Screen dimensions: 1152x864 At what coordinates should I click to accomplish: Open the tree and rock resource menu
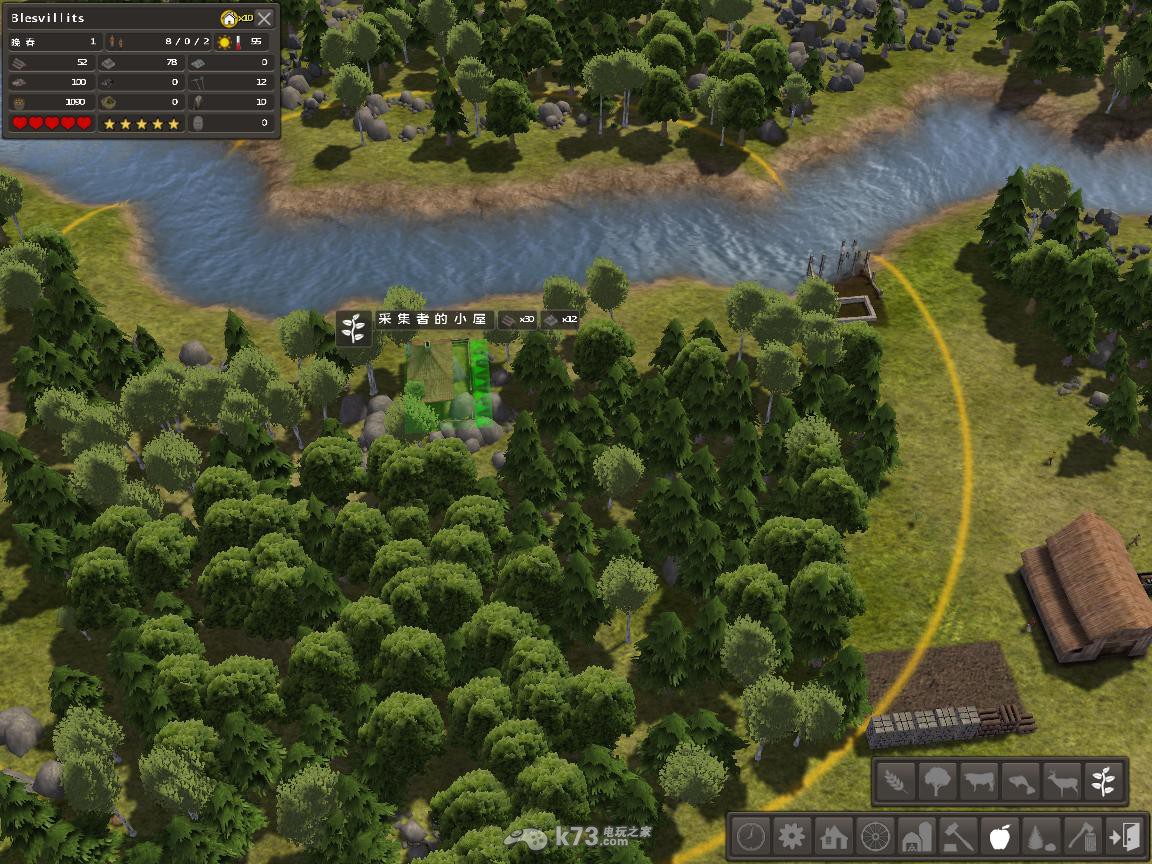coord(1041,835)
